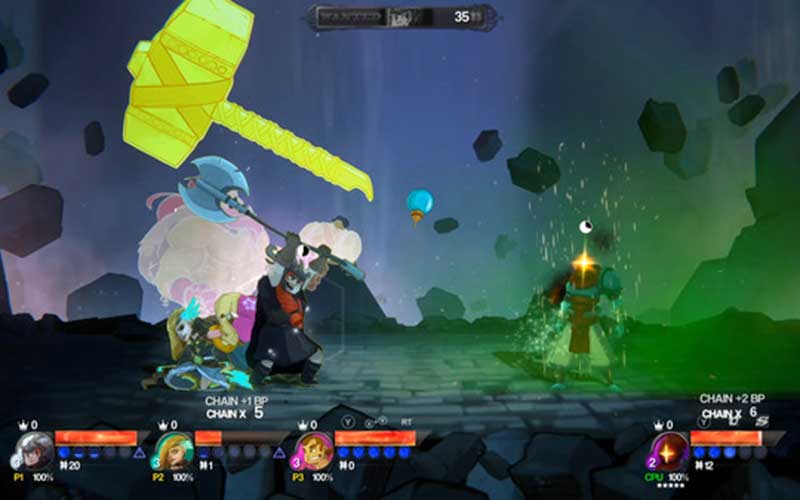Select the CPU player's star portrait
Viewport: 800px width, 500px height.
(669, 451)
